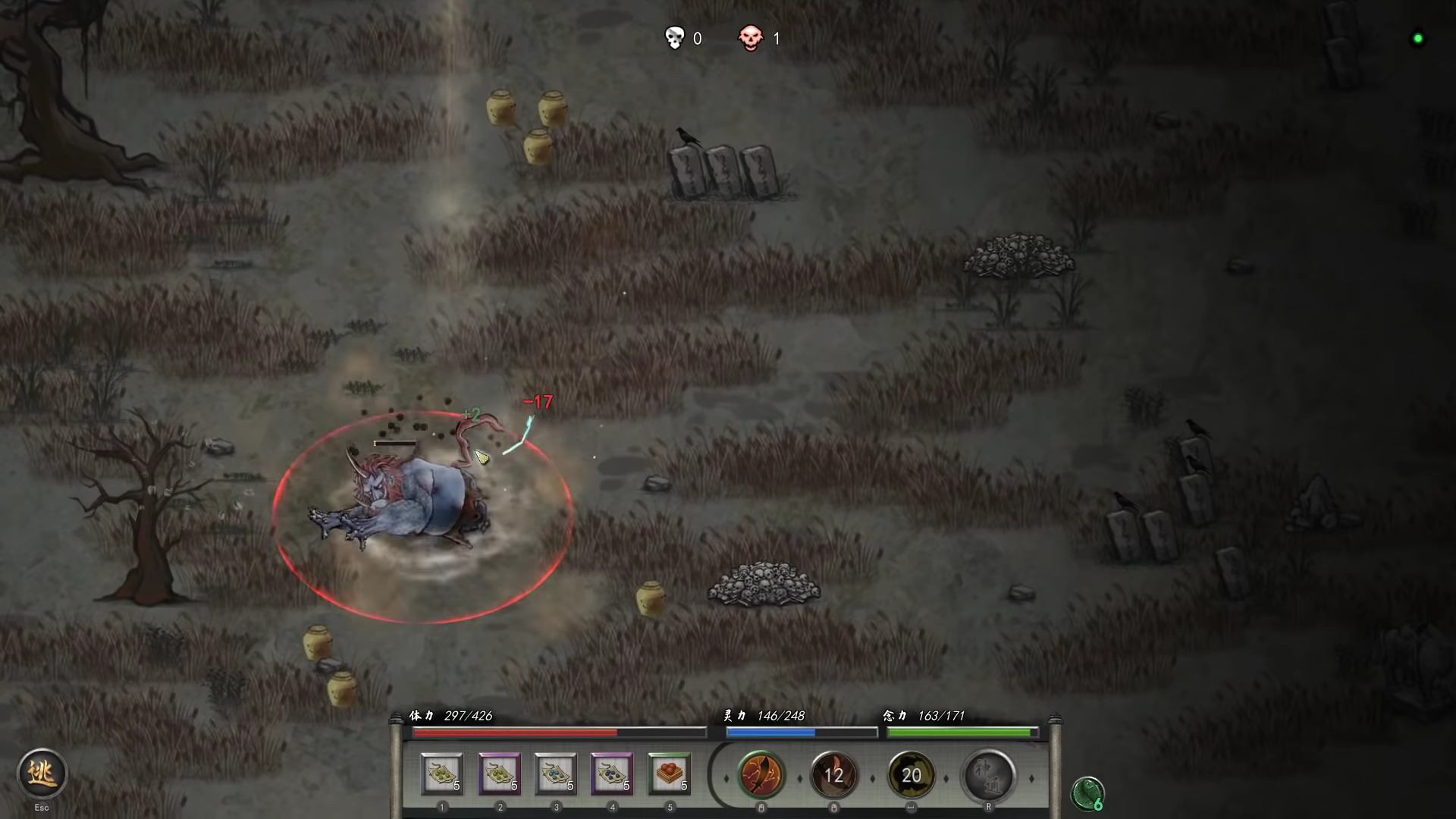Select the flaming sword attack skill
This screenshot has width=1456, height=819.
761,775
